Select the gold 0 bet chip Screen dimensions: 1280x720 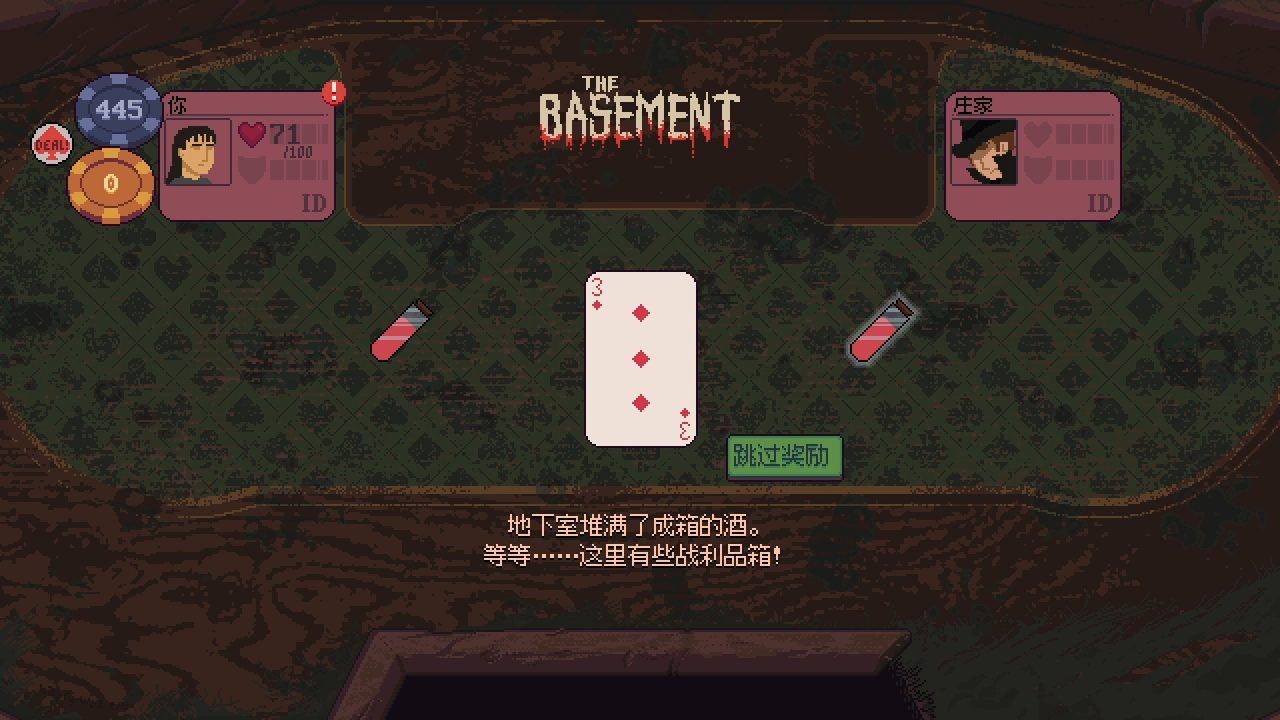[110, 183]
